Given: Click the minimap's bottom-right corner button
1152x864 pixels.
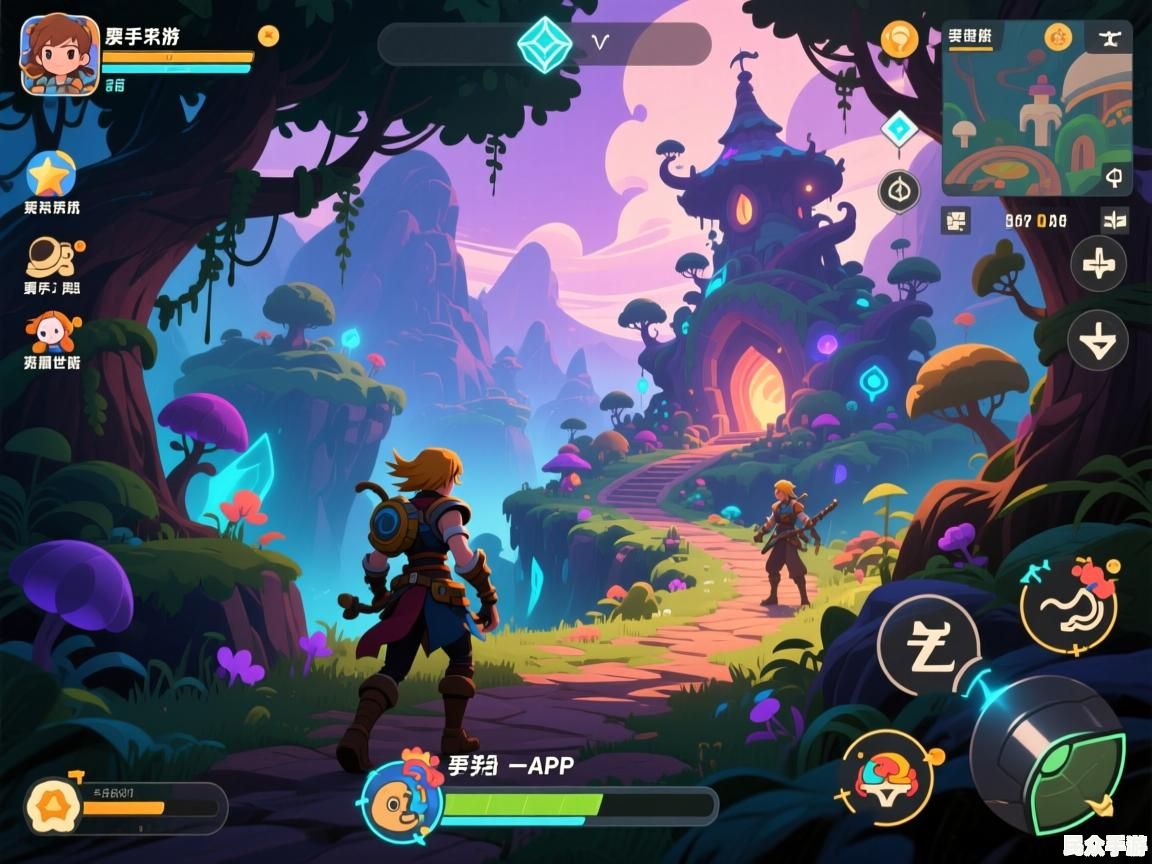Looking at the screenshot, I should click(1114, 178).
